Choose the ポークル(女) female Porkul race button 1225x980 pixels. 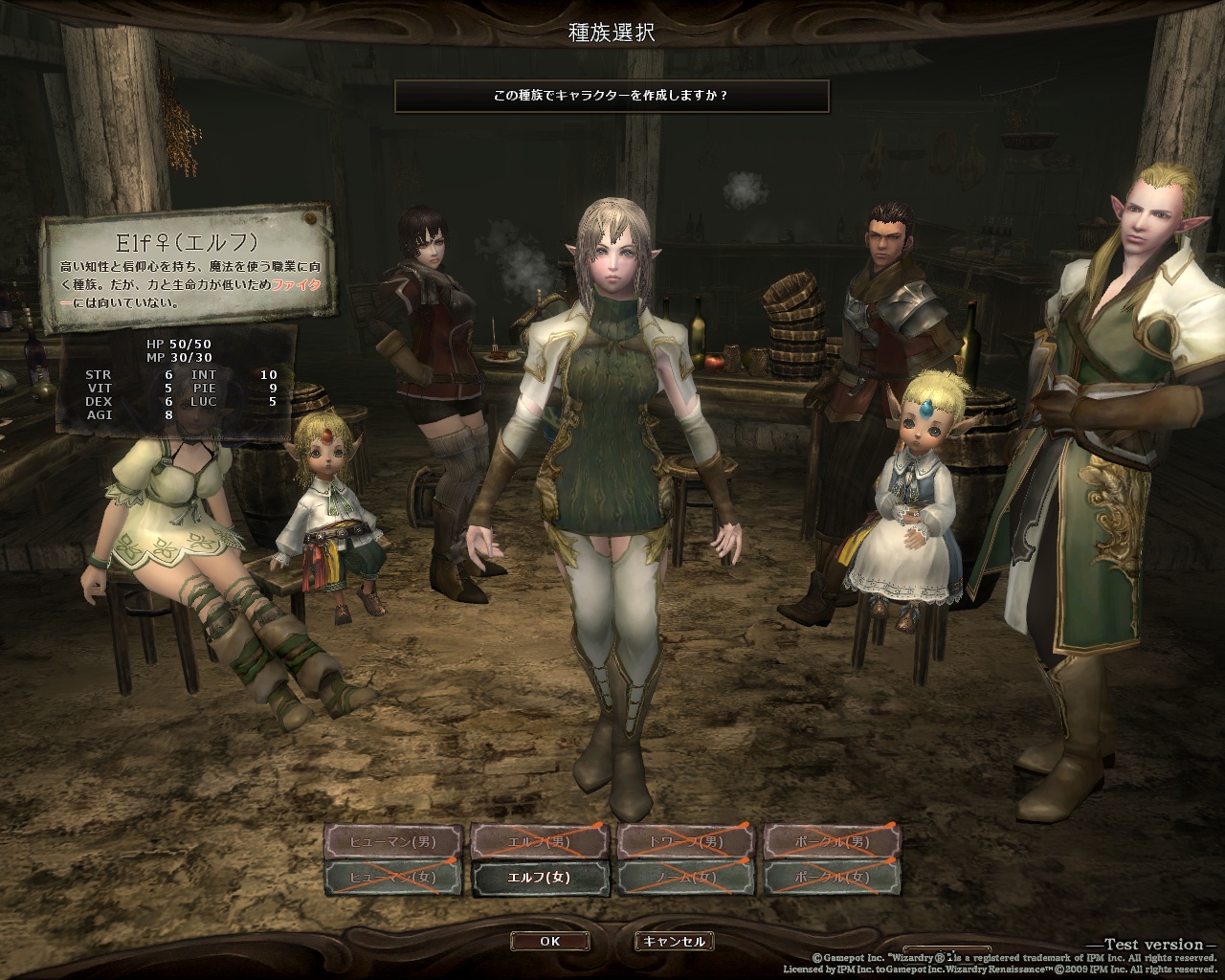click(833, 878)
